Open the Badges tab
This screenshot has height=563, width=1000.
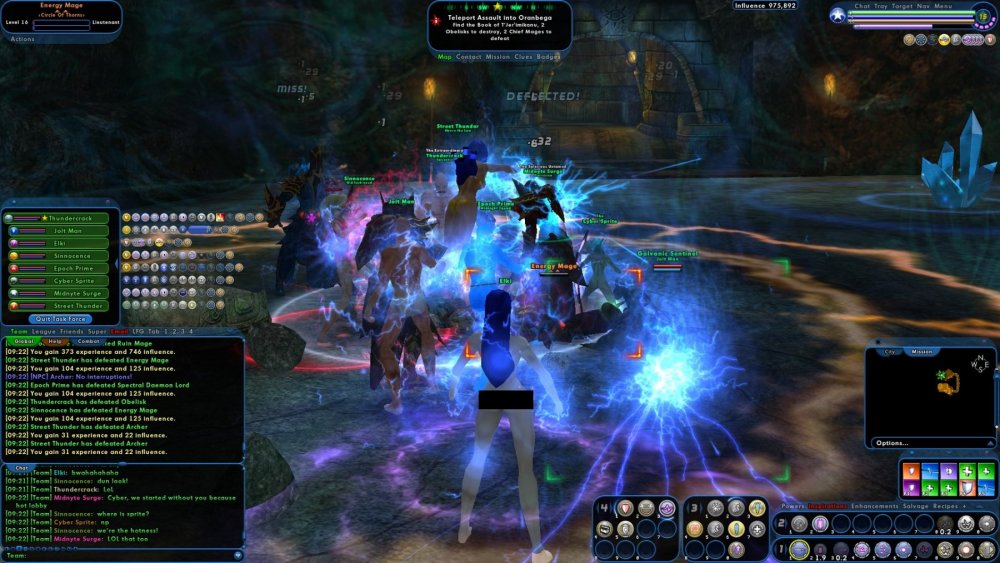tap(549, 57)
